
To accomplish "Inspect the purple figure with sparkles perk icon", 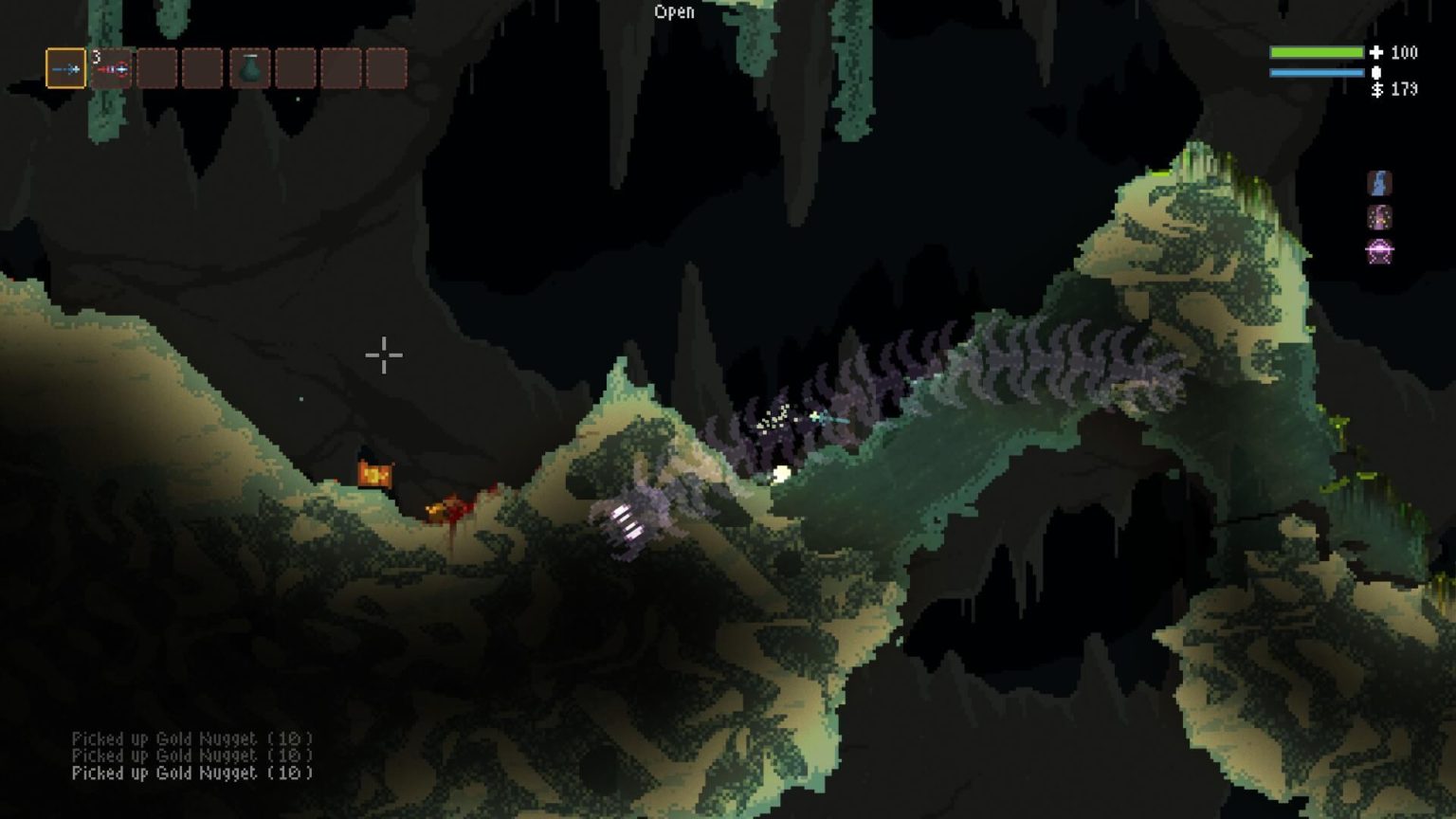I will 1379,218.
